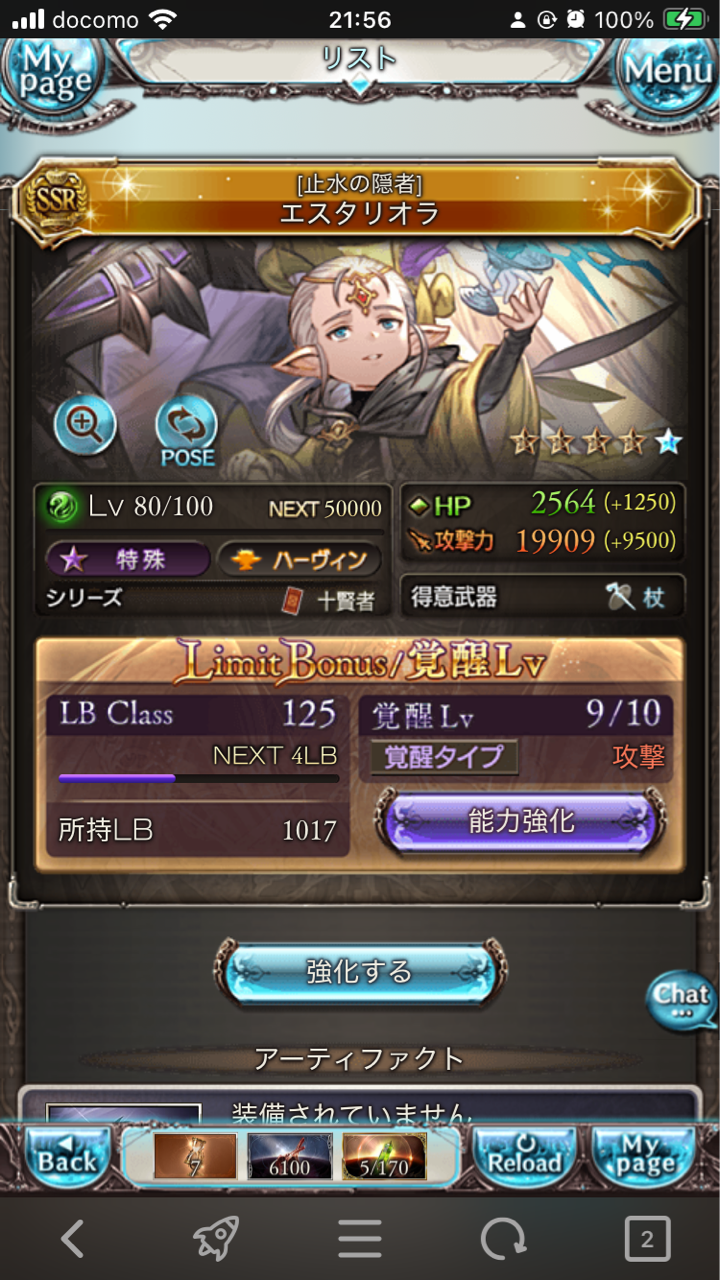Open the hourglass shortcut thumbnail
720x1280 pixels.
(x=195, y=1157)
